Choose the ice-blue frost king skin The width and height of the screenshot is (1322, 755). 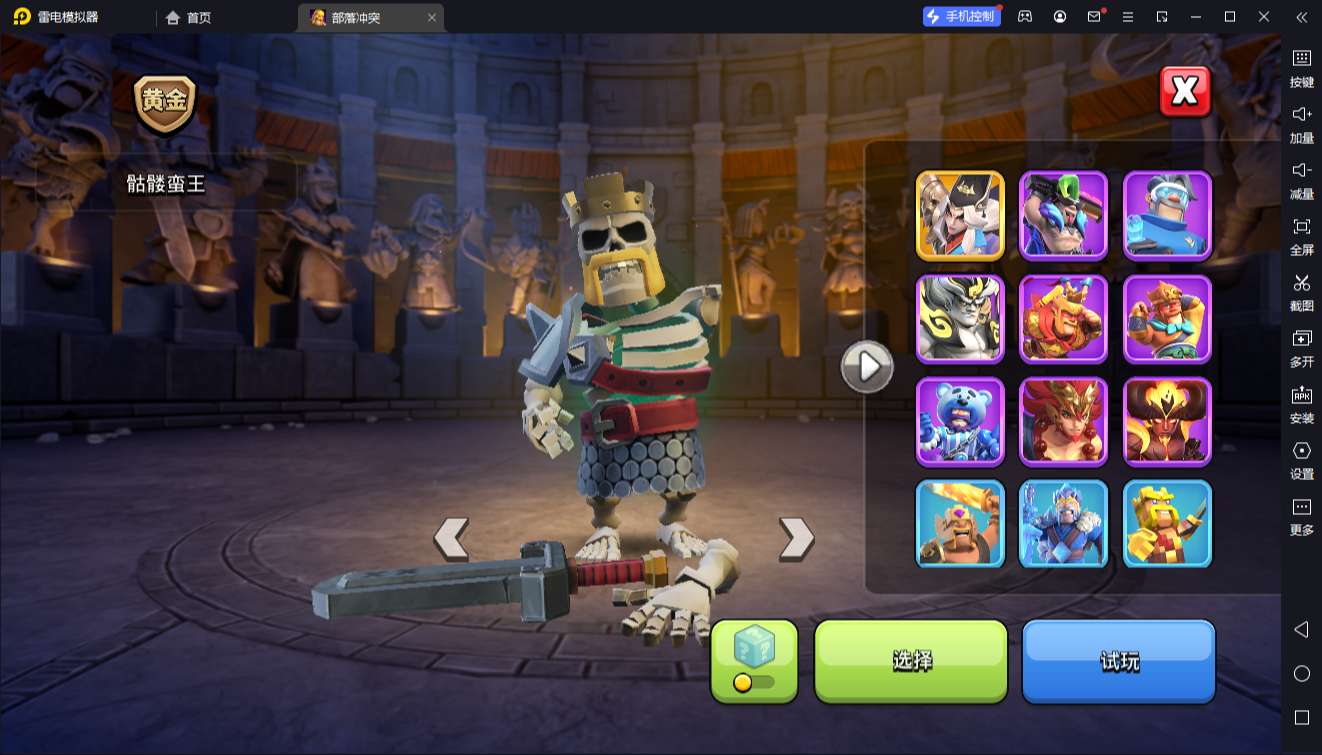[x=1063, y=524]
